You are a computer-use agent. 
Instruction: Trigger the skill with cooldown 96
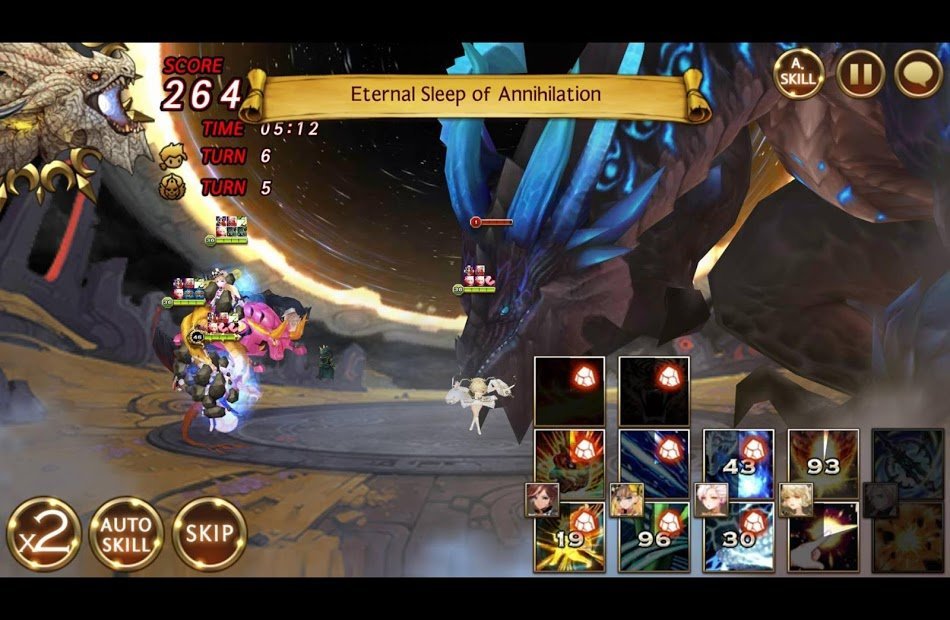point(654,538)
